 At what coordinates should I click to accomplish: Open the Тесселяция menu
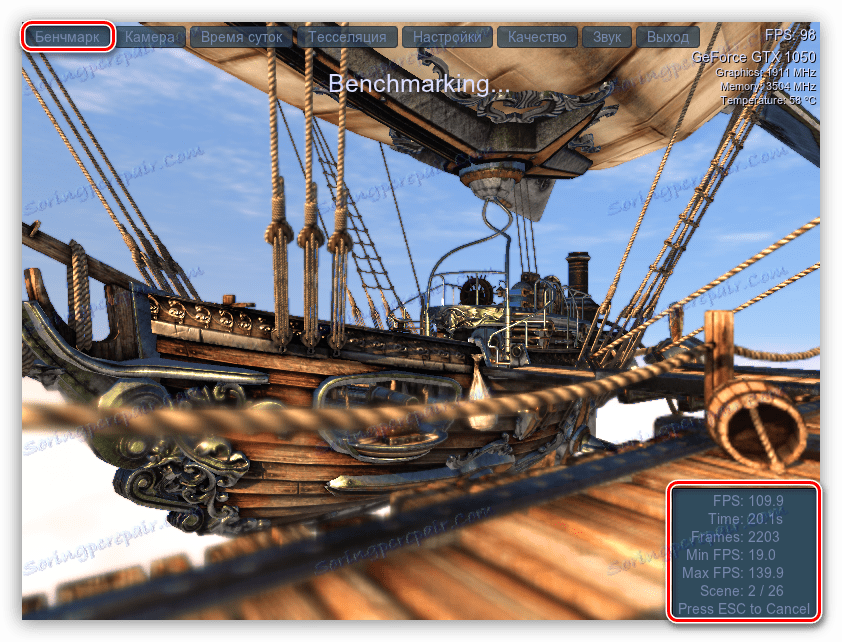346,37
